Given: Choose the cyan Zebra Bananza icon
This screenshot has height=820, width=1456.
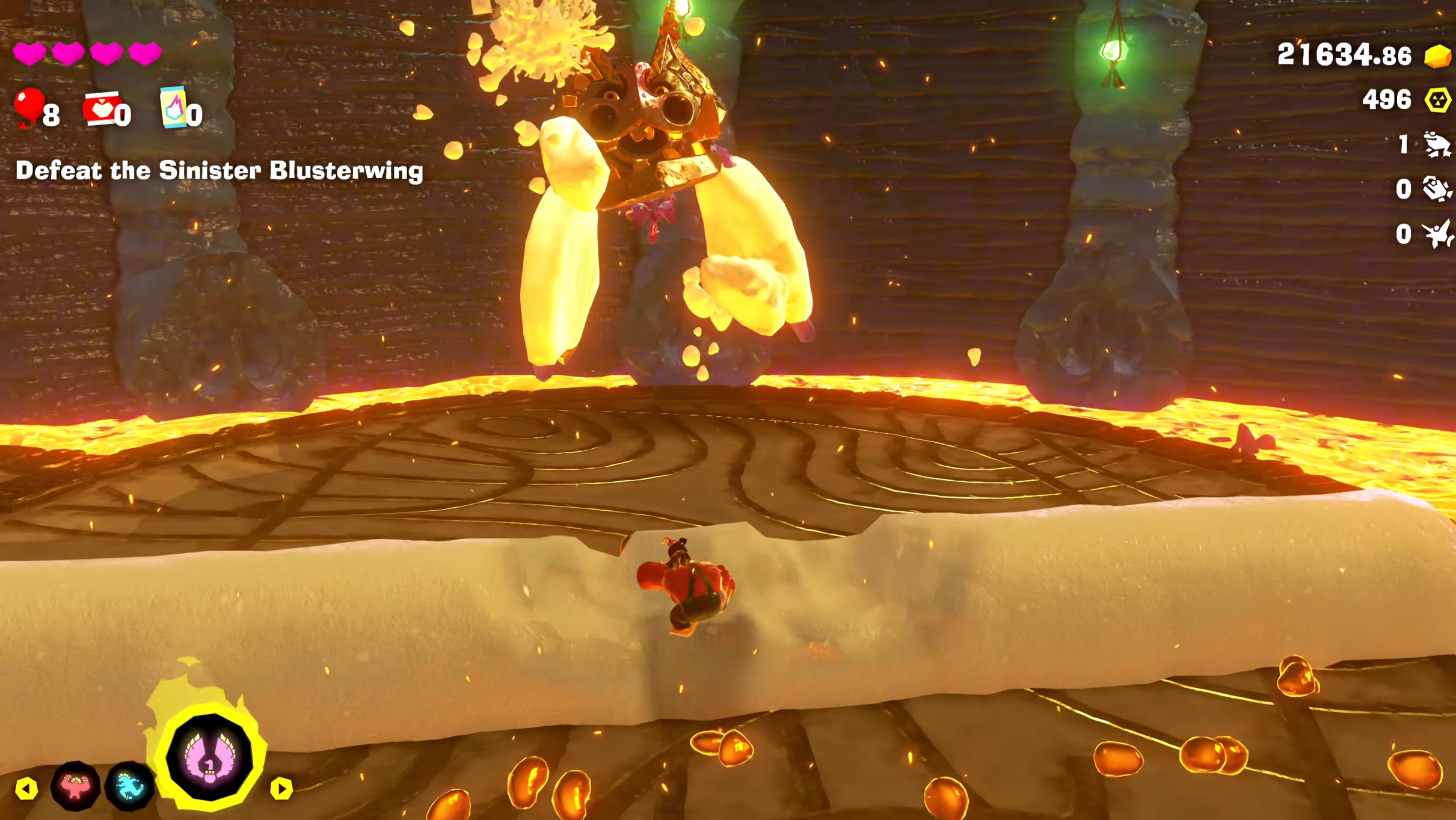Looking at the screenshot, I should 130,786.
